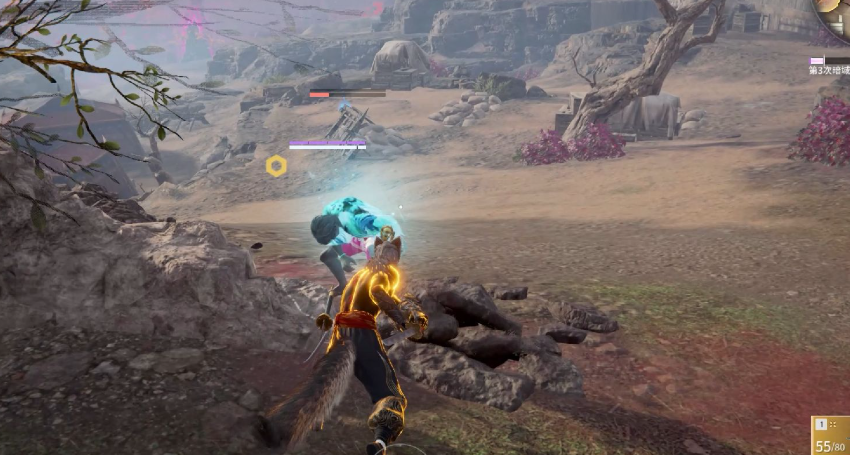Open the circular minimap in the corner
The height and width of the screenshot is (455, 850).
834,14
